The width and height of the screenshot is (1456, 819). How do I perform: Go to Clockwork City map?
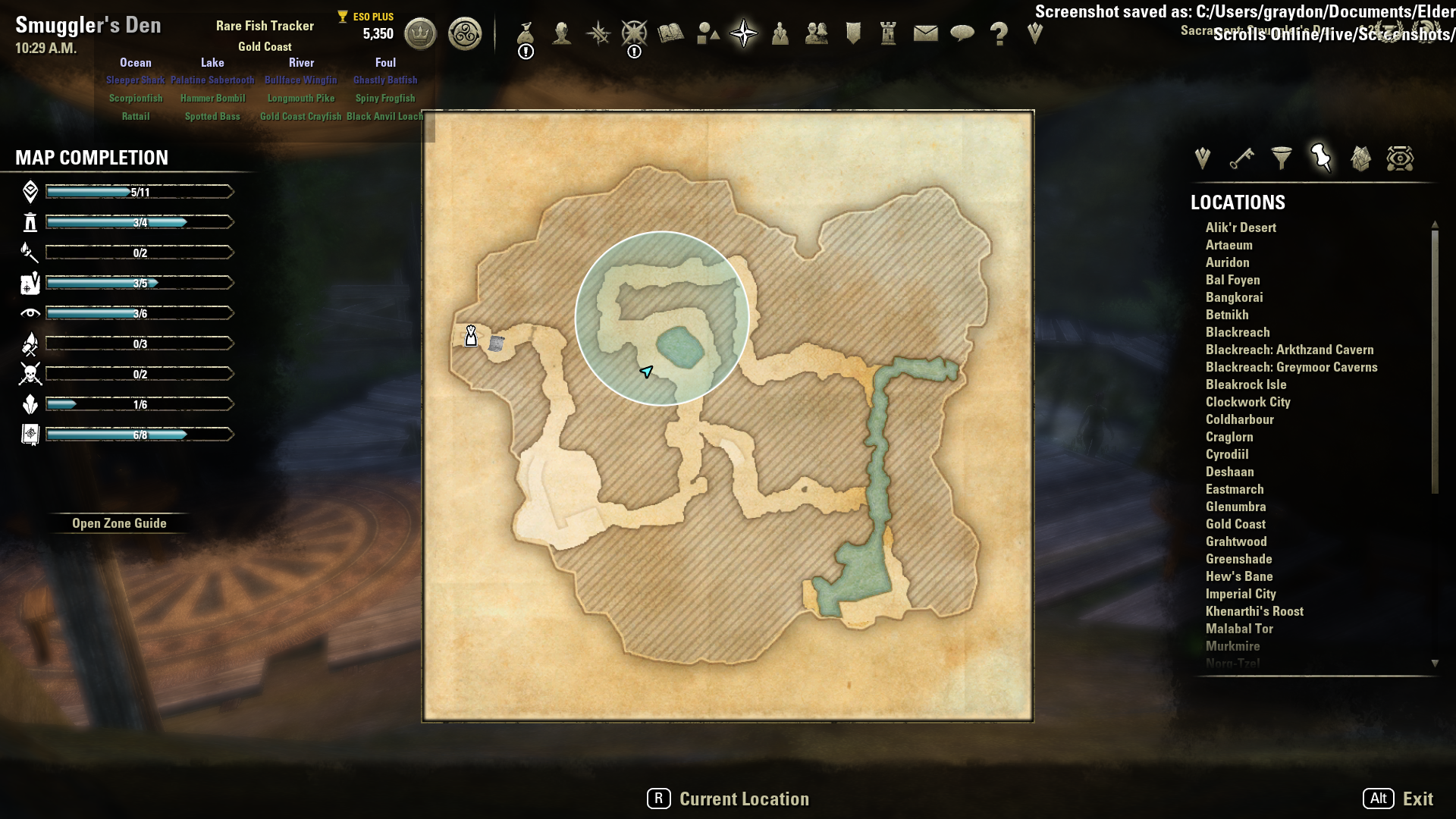click(1247, 402)
